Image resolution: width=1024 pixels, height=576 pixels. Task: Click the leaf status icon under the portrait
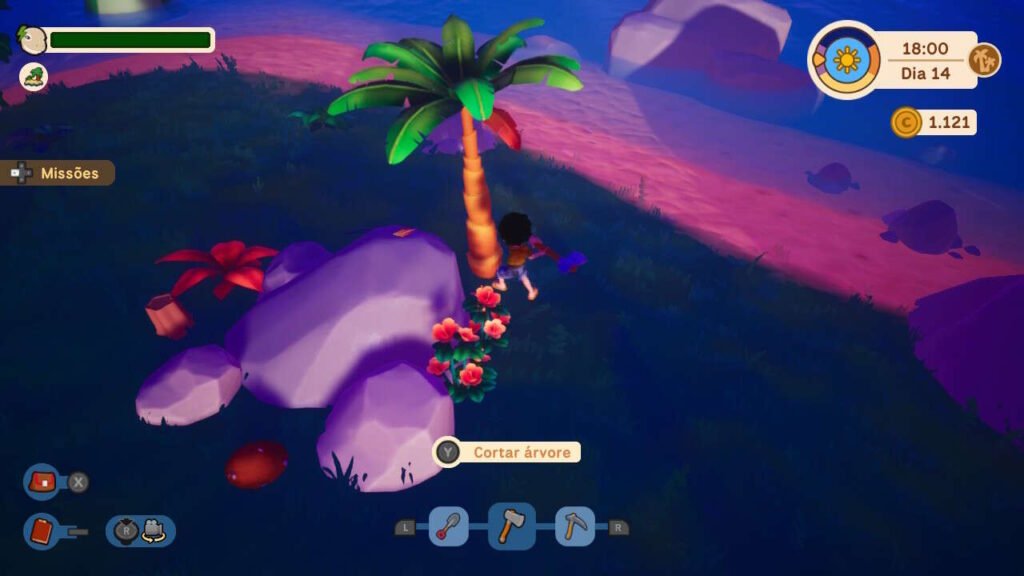click(x=34, y=76)
